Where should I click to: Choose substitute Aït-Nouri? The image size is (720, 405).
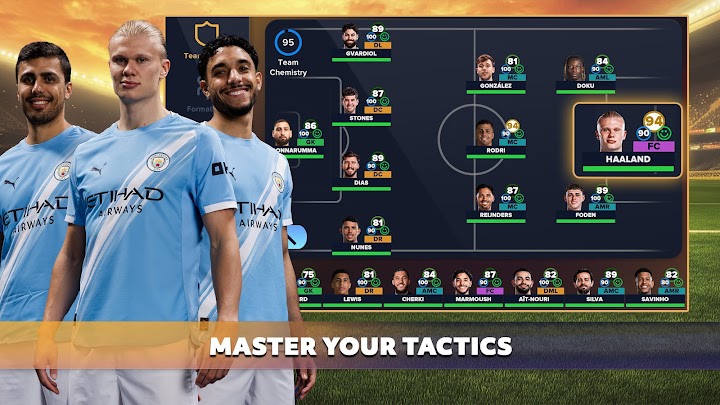pos(535,287)
